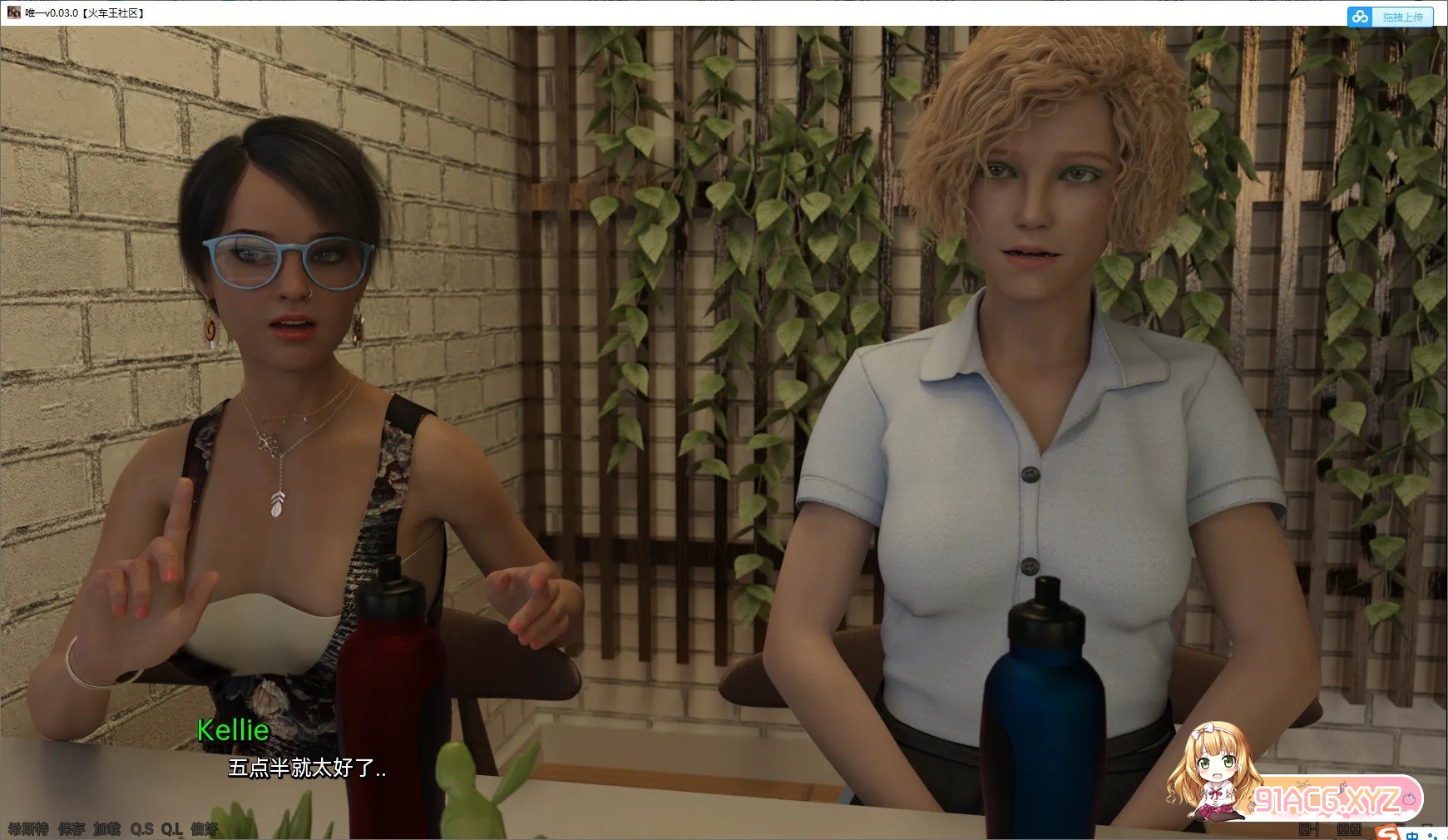Quick load with the Q.L button
The height and width of the screenshot is (840, 1448).
171,829
